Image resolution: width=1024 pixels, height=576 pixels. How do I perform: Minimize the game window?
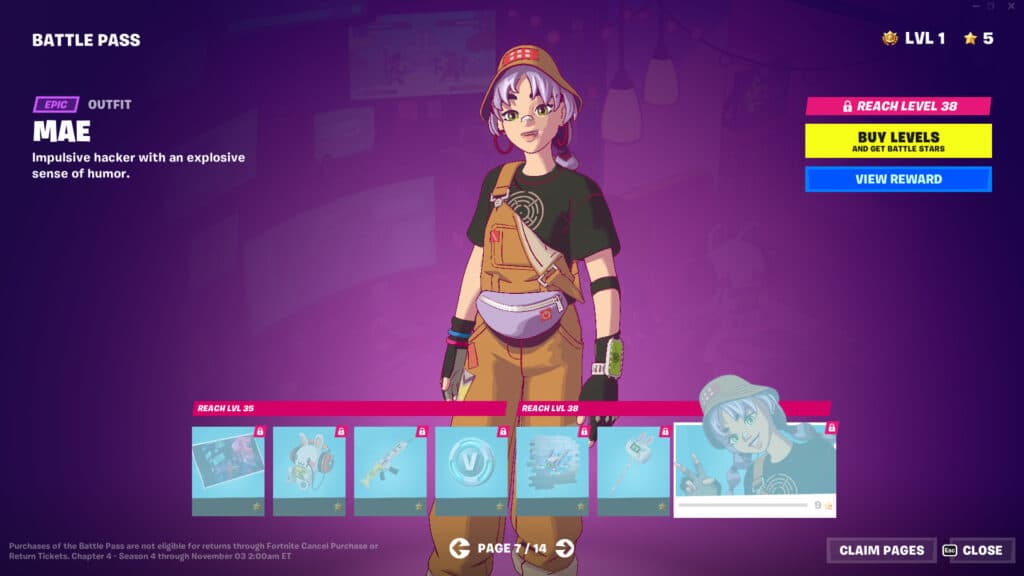click(975, 6)
